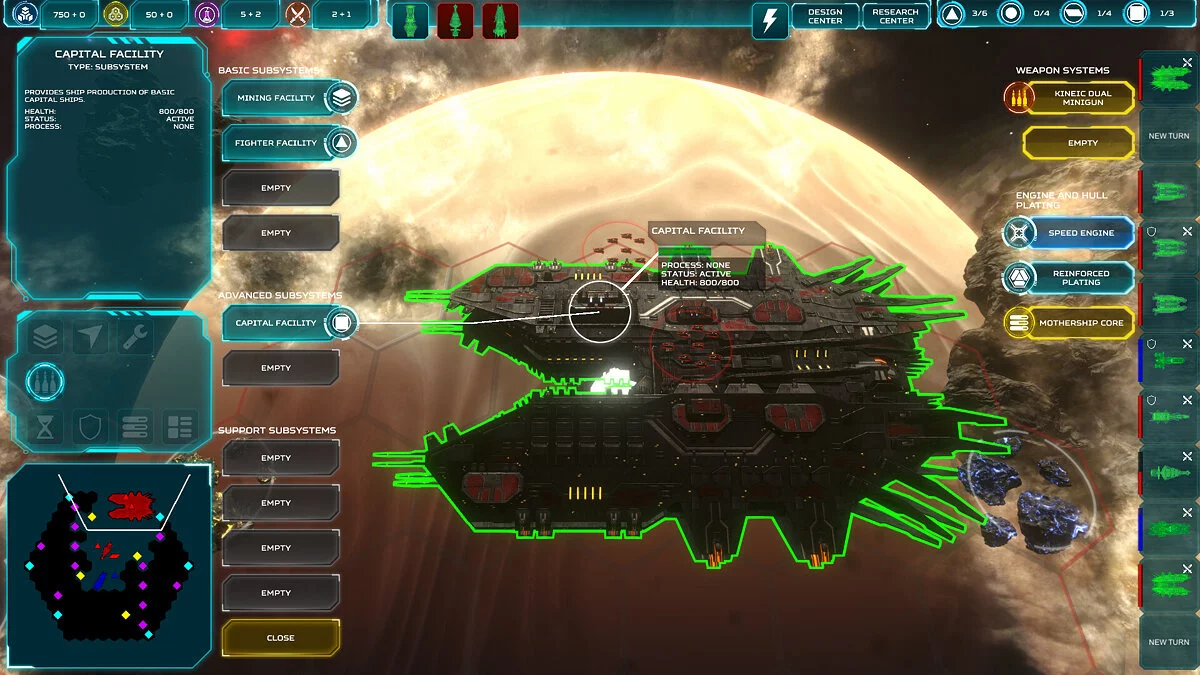1200x675 pixels.
Task: Click the hex minimap
Action: click(x=110, y=565)
